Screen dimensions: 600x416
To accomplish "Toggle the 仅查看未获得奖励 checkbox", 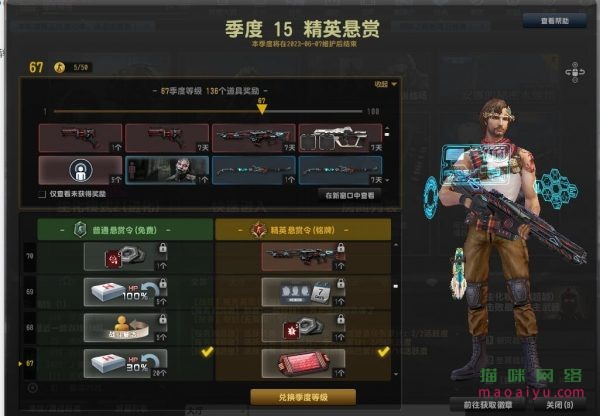I will tap(42, 194).
